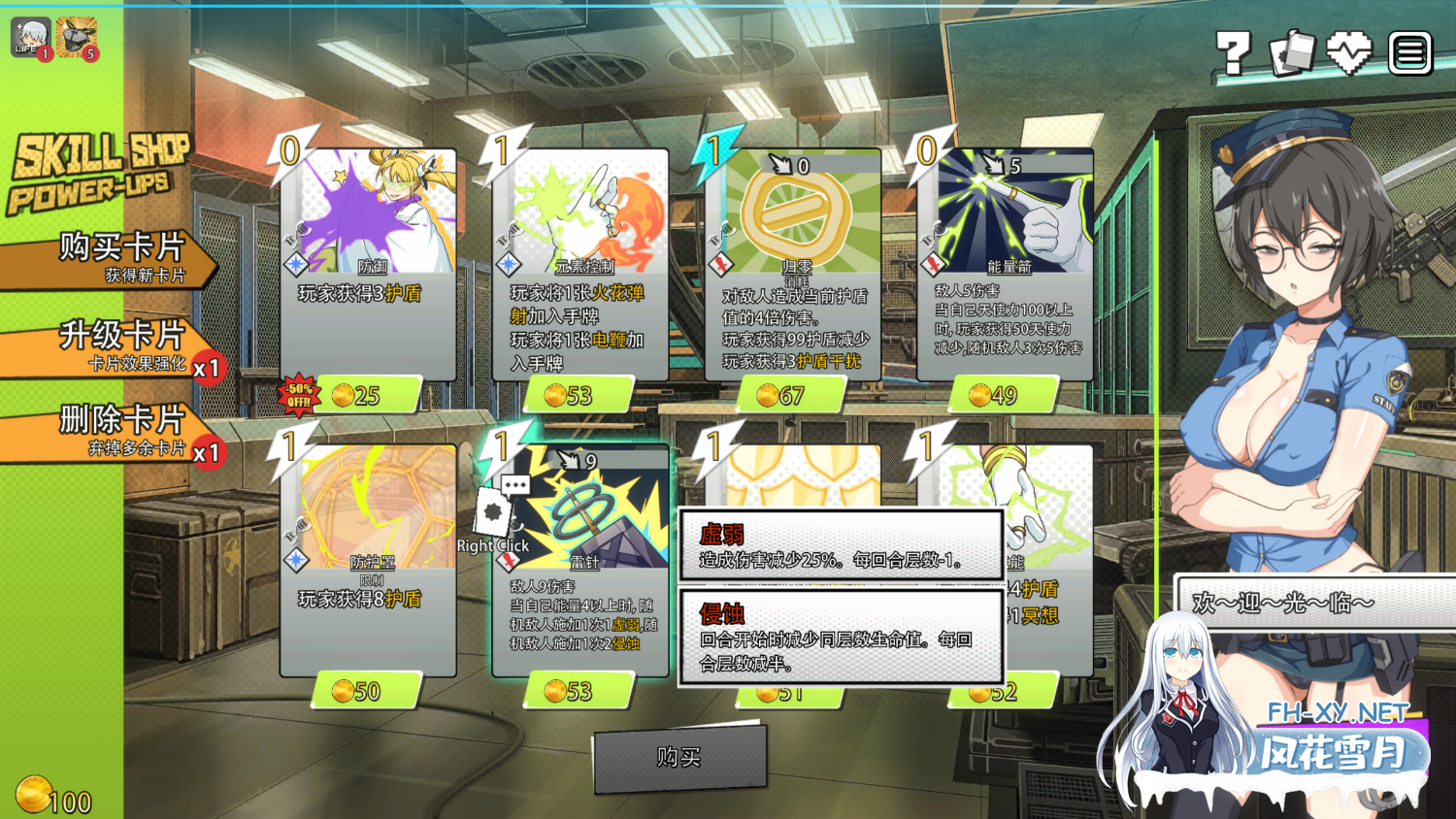
Task: Open the hamburger list menu
Action: point(1409,53)
